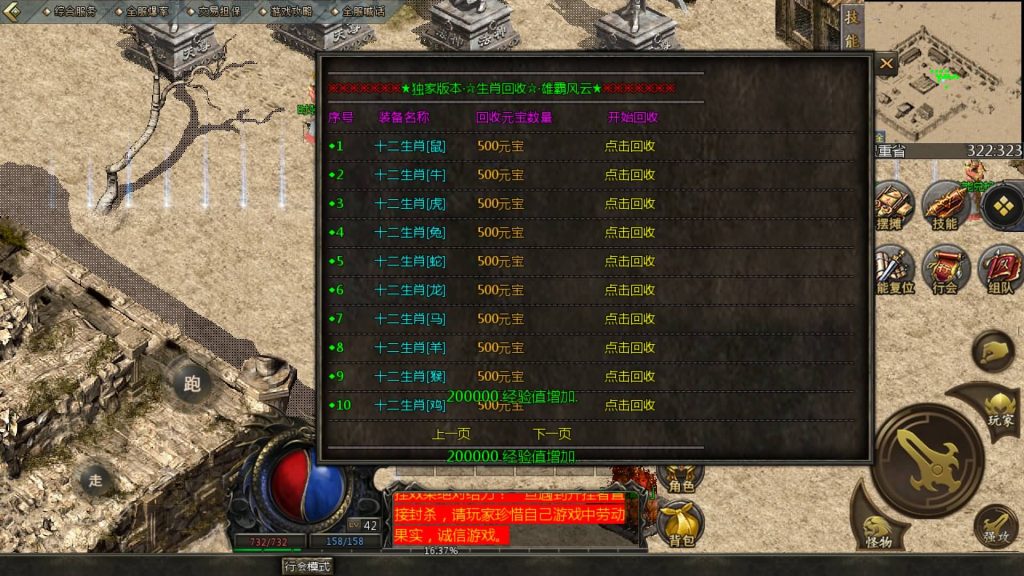Open the 行会 guild icon
The width and height of the screenshot is (1024, 576).
pyautogui.click(x=945, y=268)
